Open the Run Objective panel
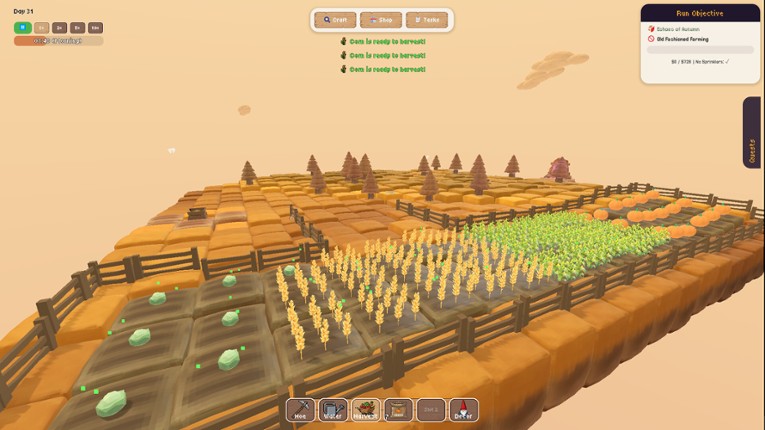 tap(700, 13)
